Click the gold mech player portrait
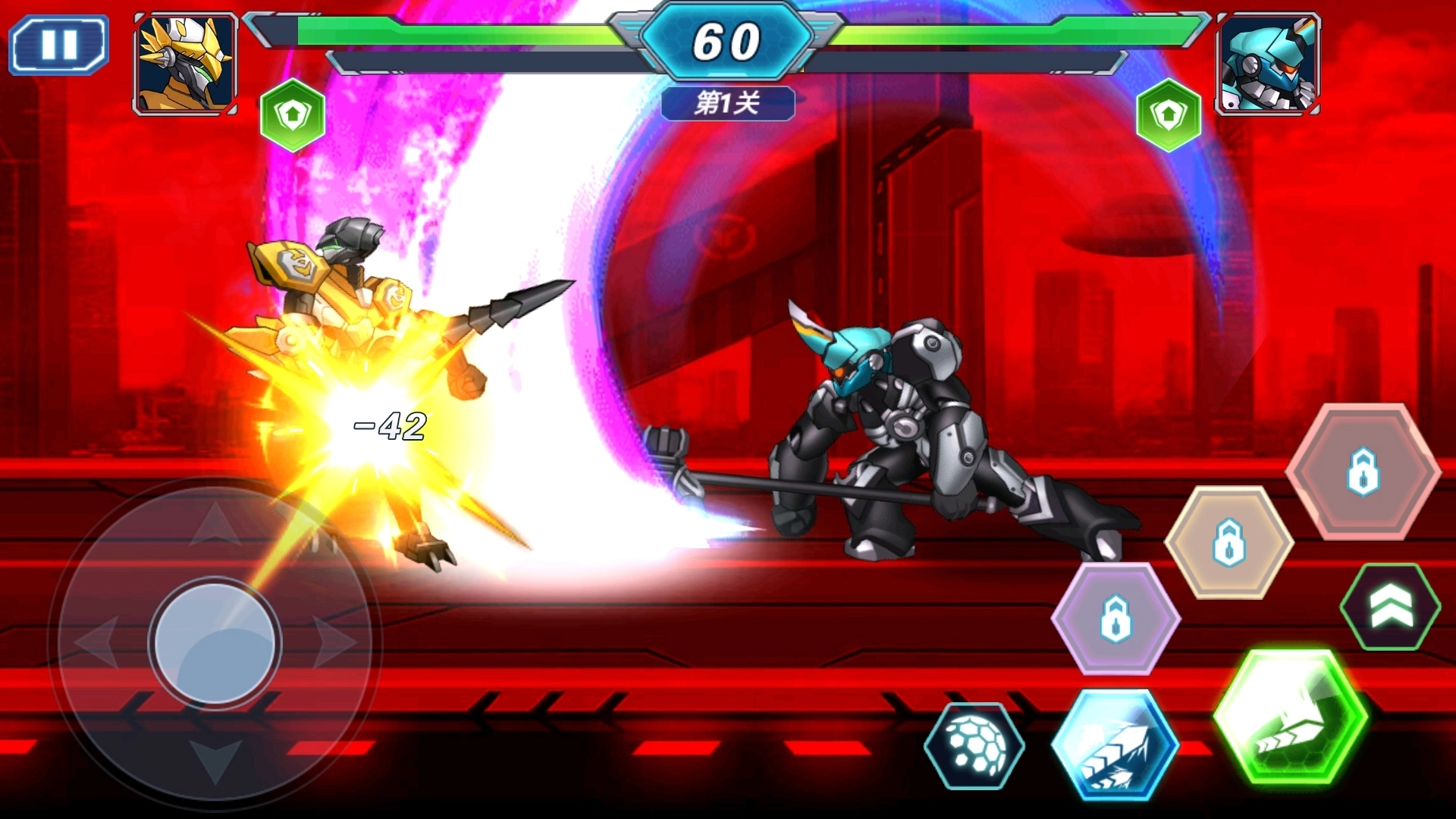 [x=186, y=64]
